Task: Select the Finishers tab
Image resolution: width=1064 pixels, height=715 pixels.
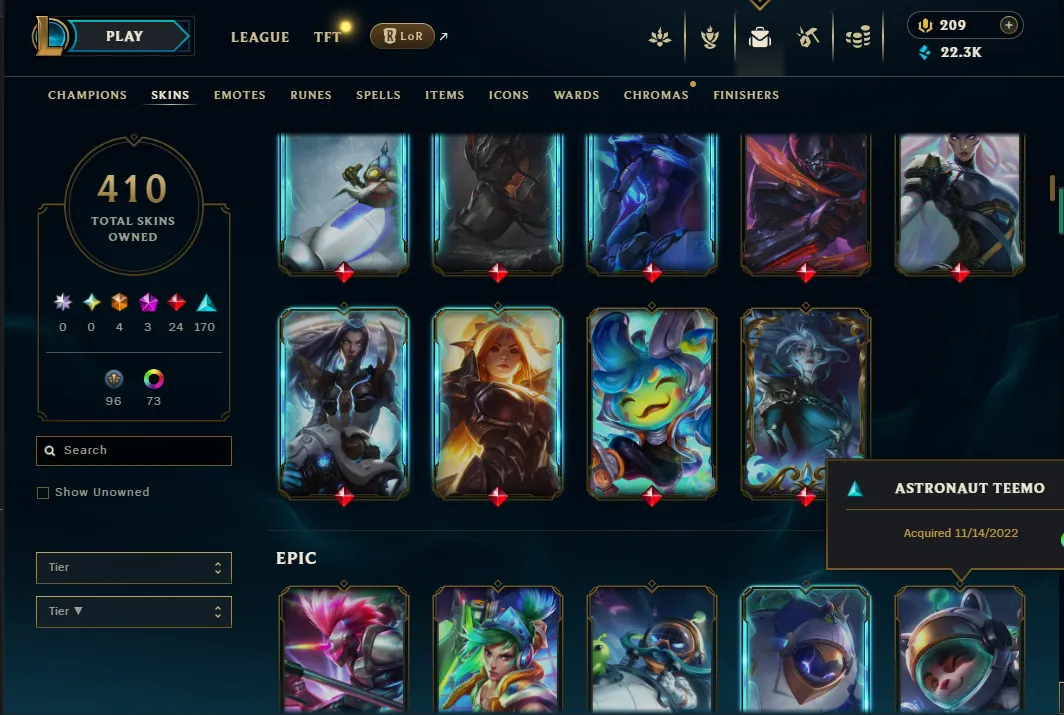Action: pyautogui.click(x=746, y=95)
